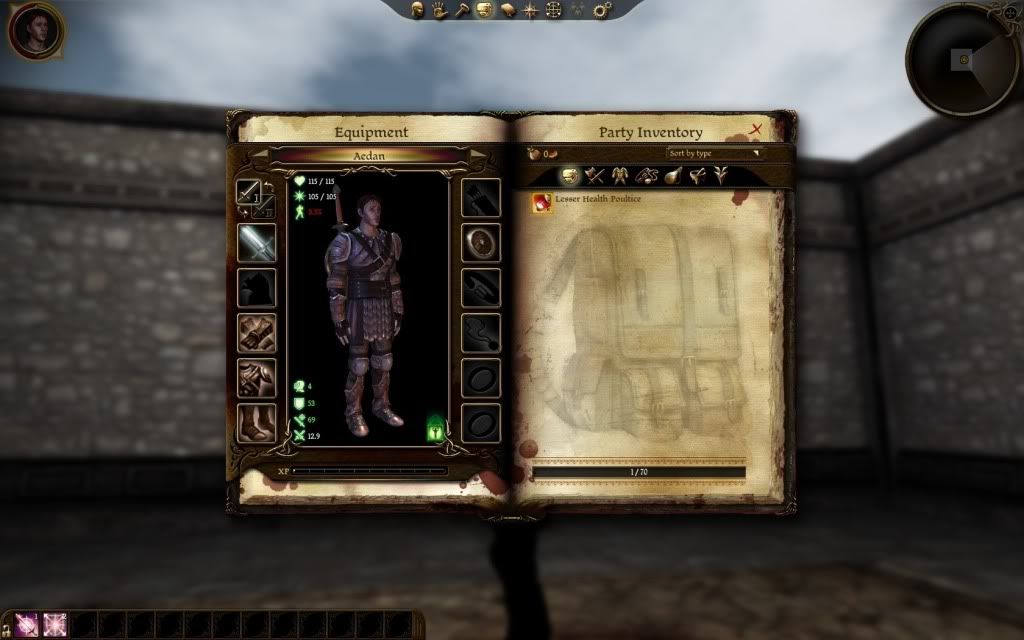The height and width of the screenshot is (640, 1024).
Task: Open the options gear icon in top bar
Action: click(x=602, y=10)
